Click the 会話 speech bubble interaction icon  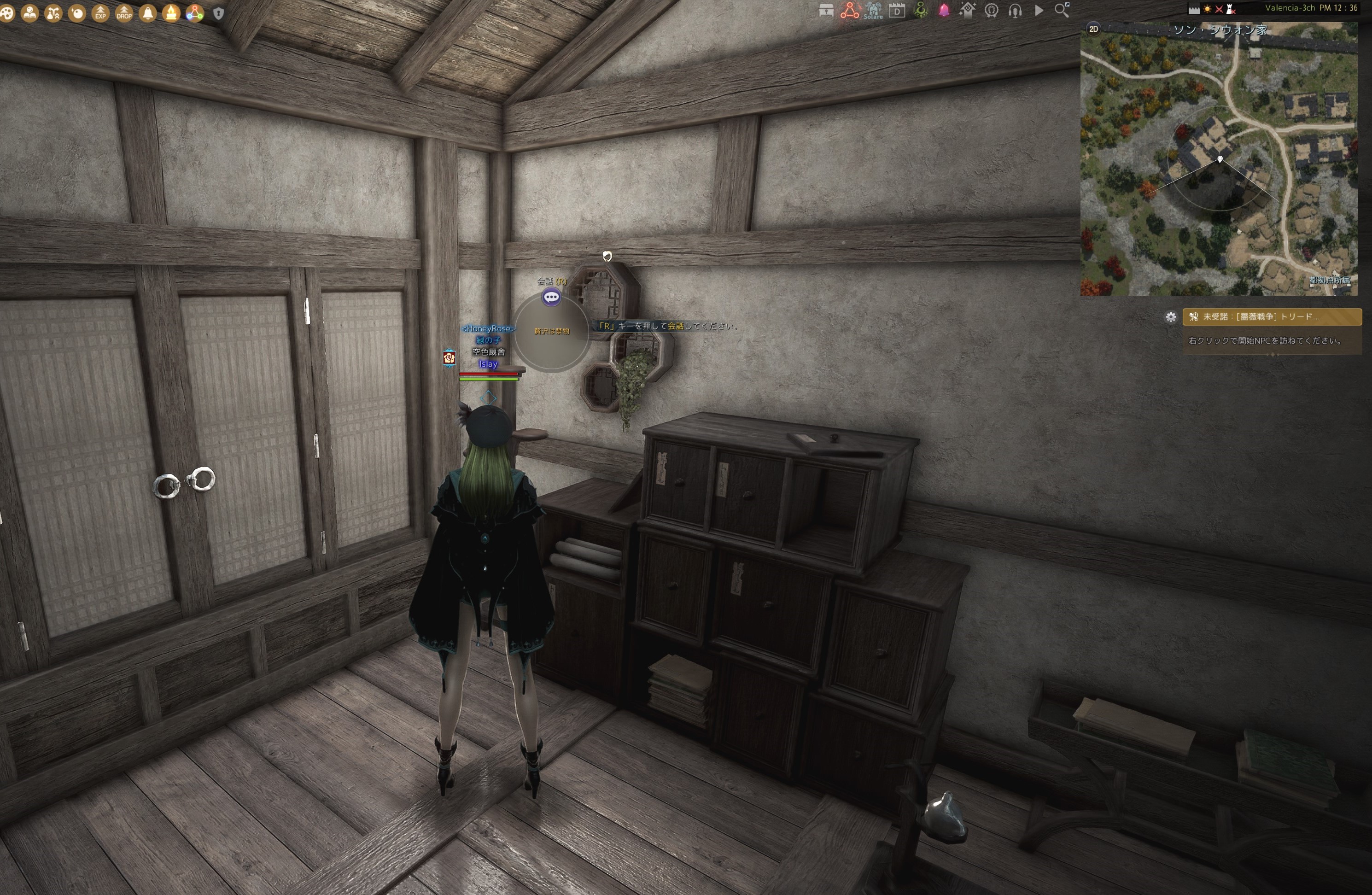point(551,297)
